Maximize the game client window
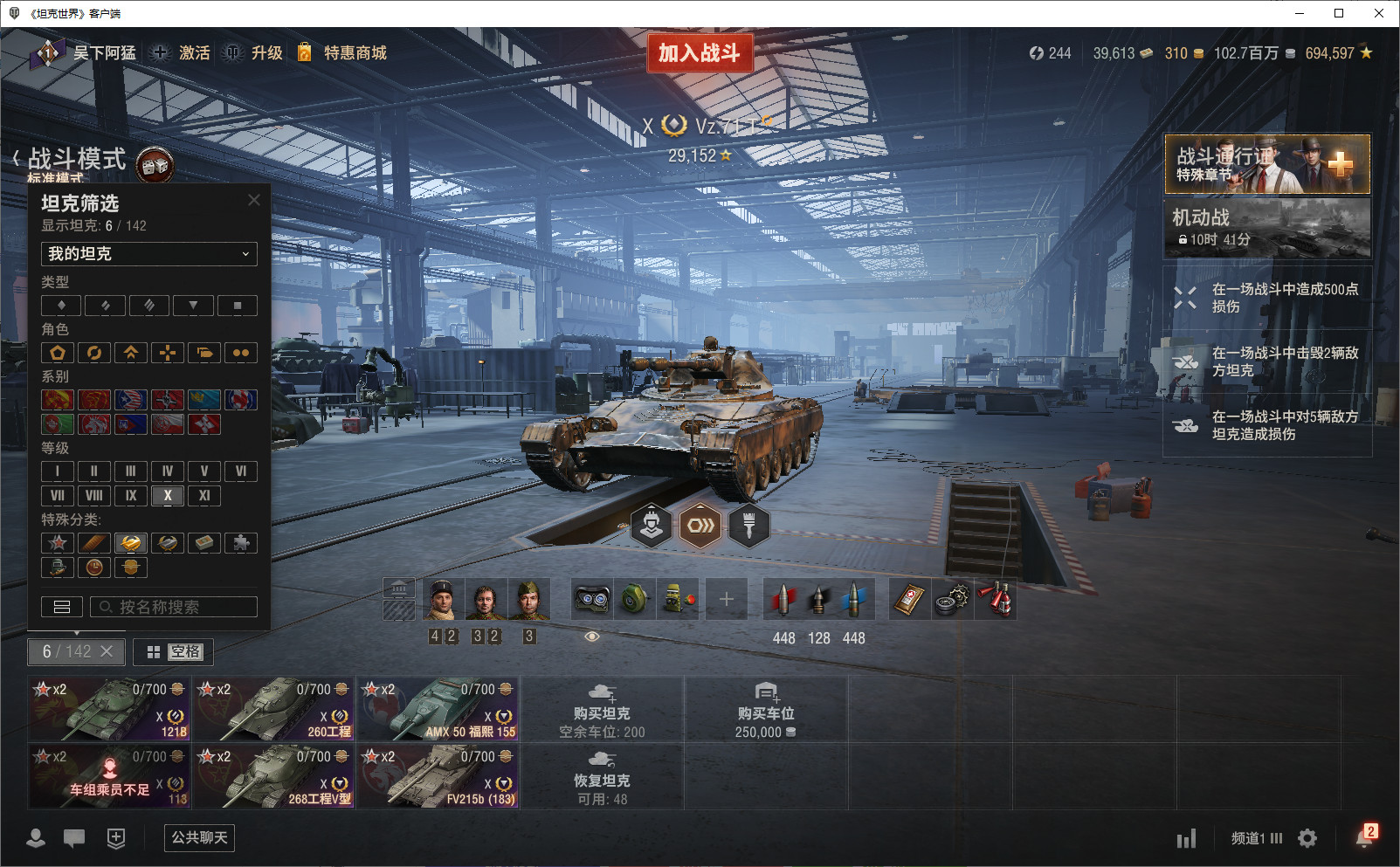 [x=1339, y=13]
